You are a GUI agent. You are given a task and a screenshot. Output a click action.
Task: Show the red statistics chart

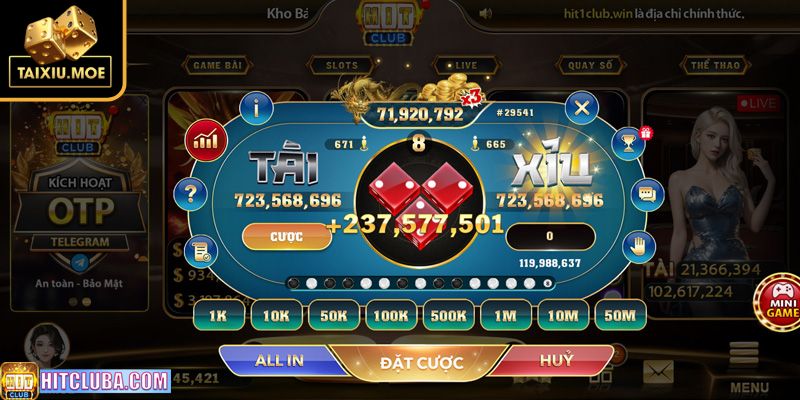point(204,139)
